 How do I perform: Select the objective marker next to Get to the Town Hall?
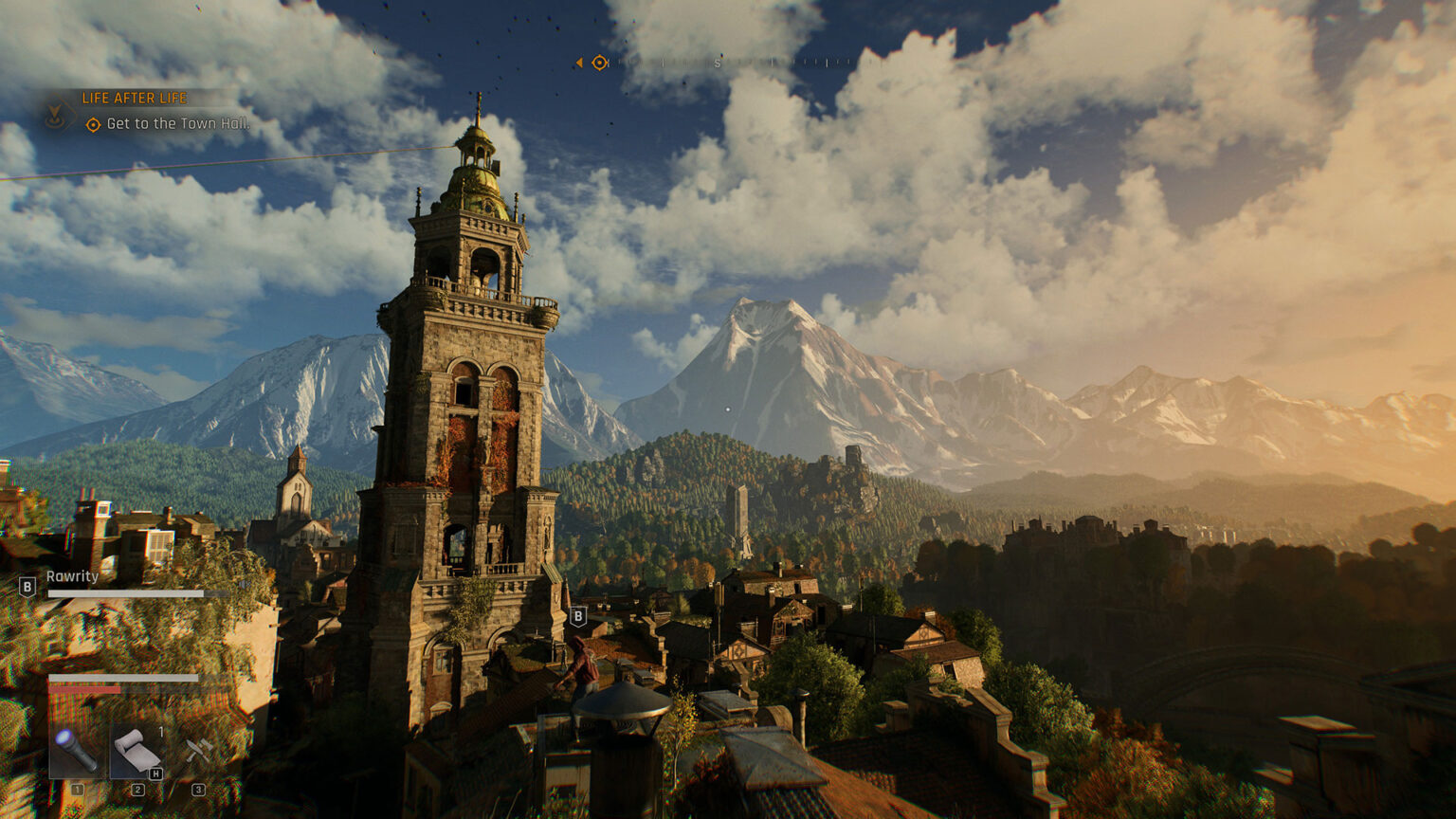pos(94,124)
